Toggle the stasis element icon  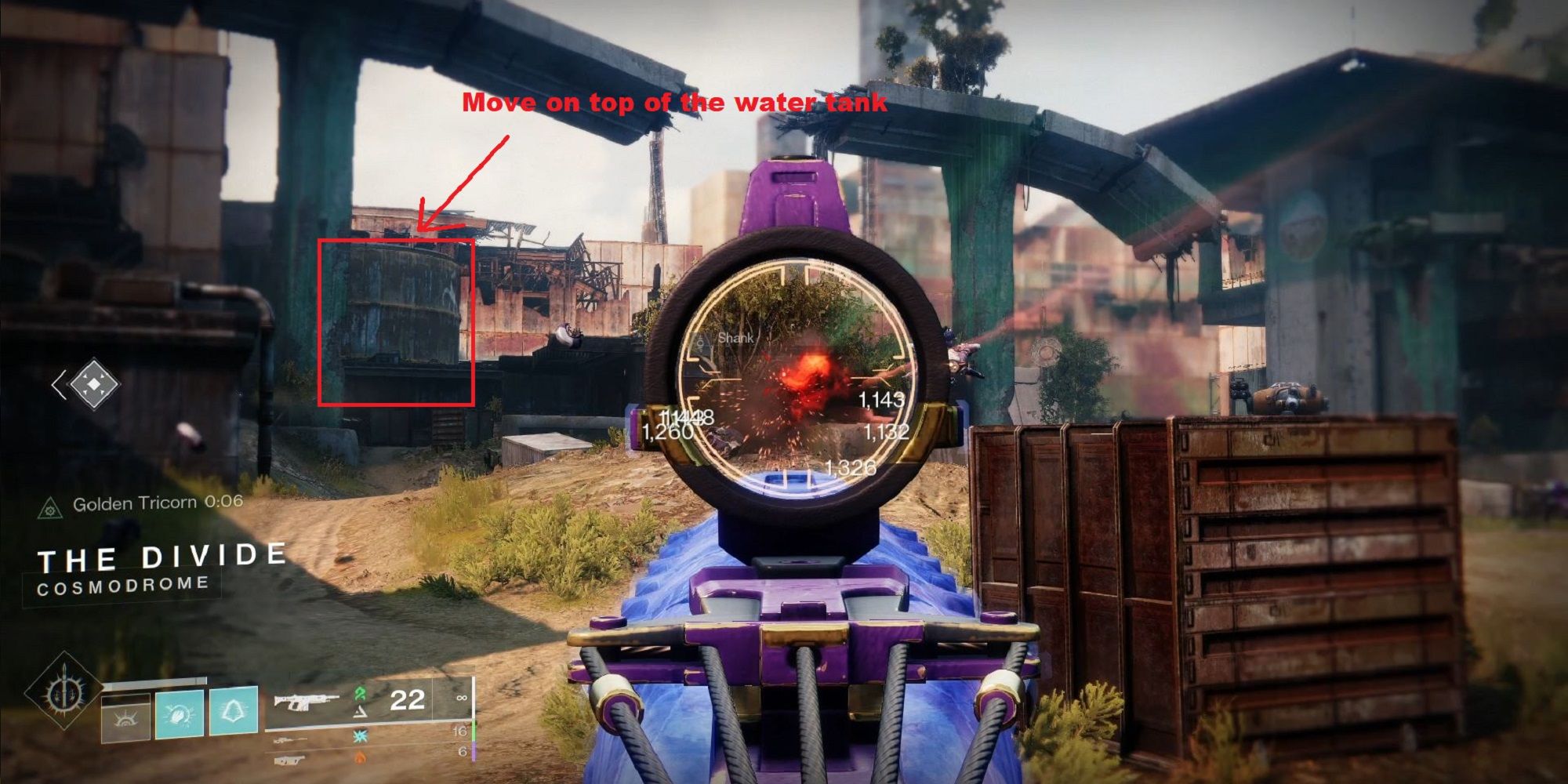coord(359,736)
